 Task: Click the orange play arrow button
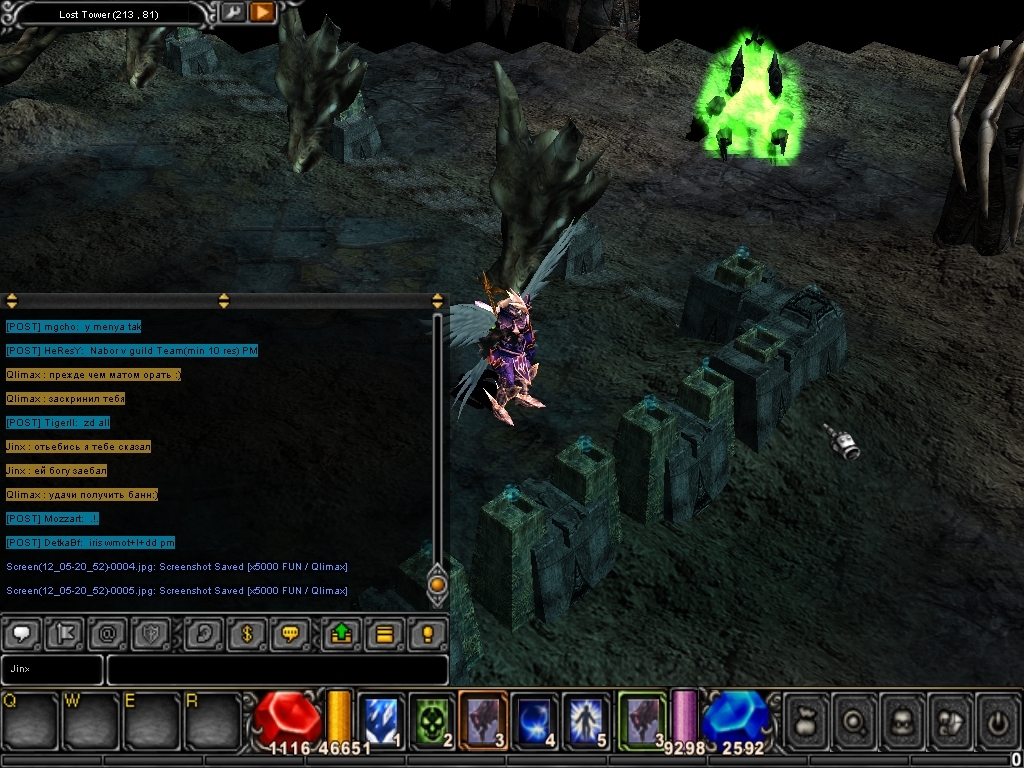point(262,13)
